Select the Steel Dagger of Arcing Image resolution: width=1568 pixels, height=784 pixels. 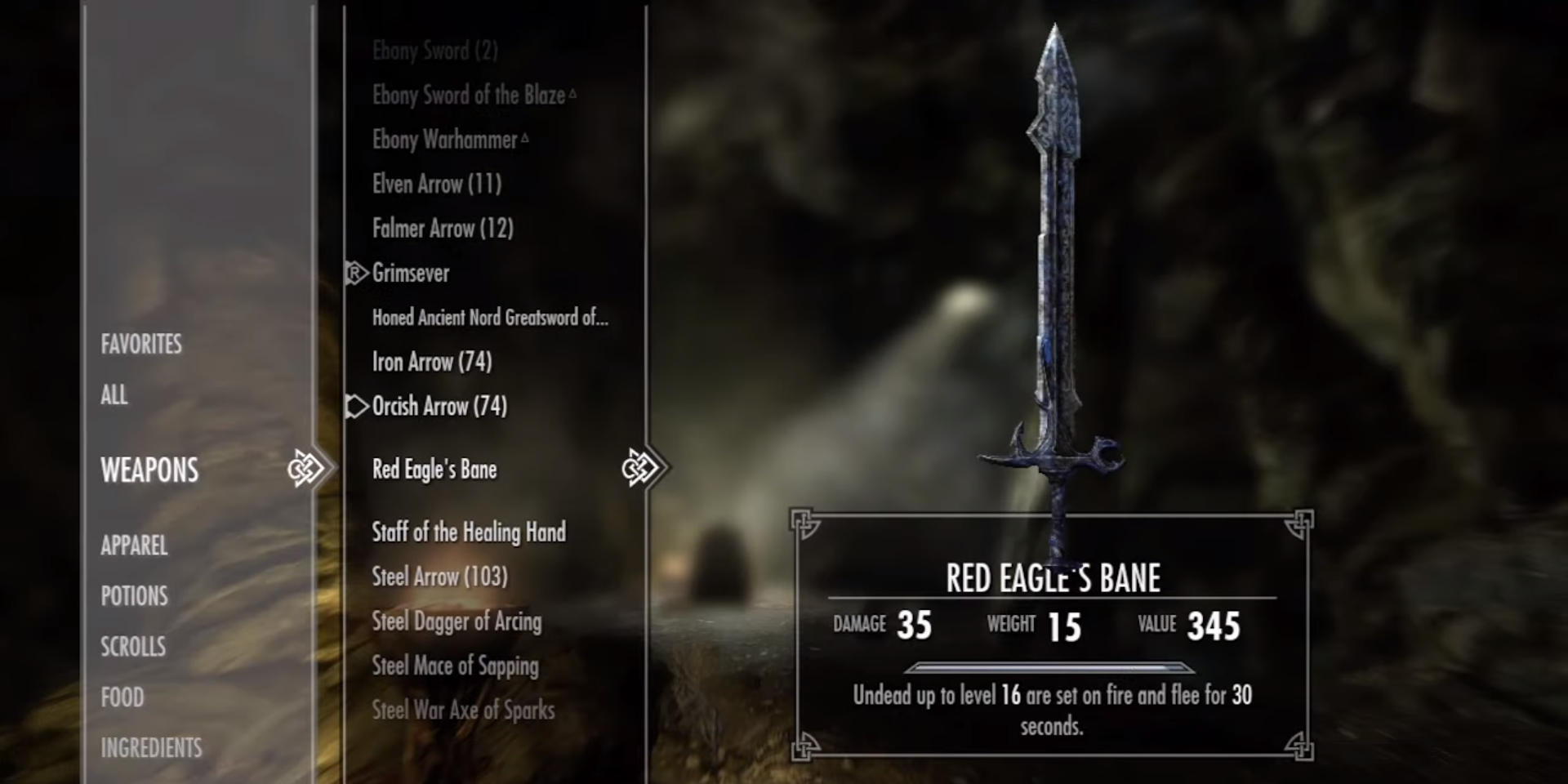(x=457, y=621)
